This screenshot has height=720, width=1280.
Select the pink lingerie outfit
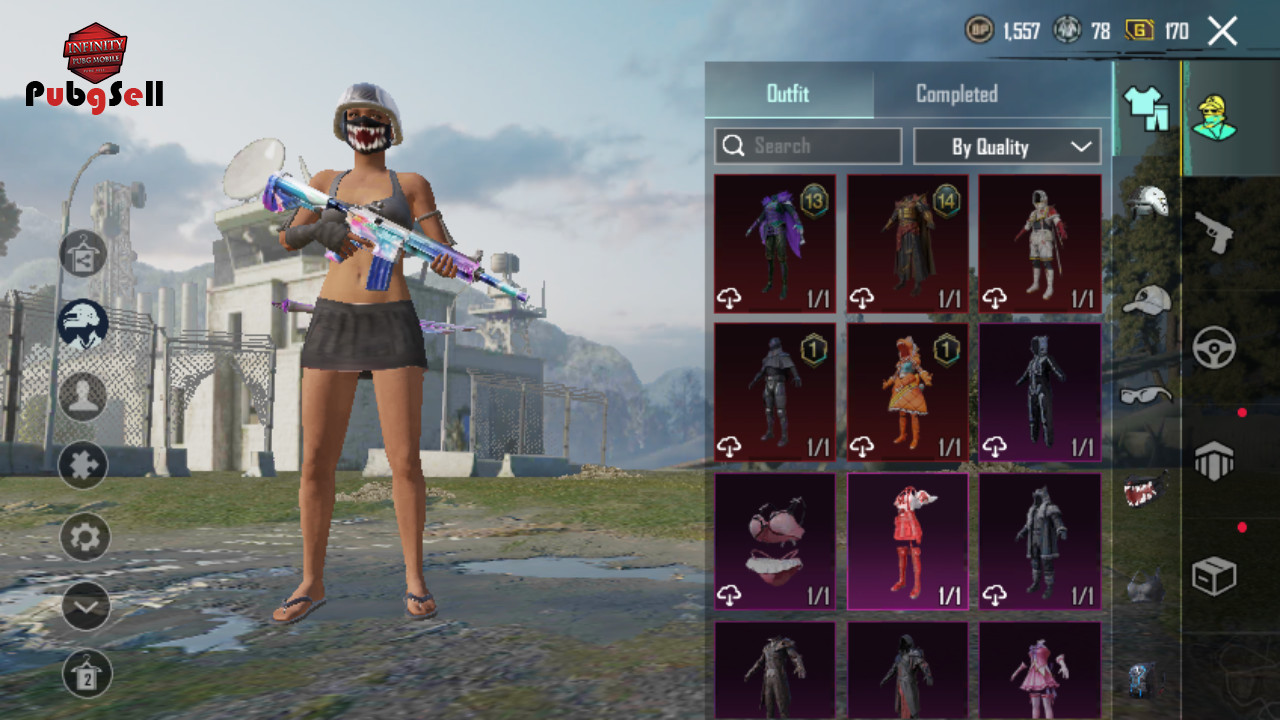(775, 541)
